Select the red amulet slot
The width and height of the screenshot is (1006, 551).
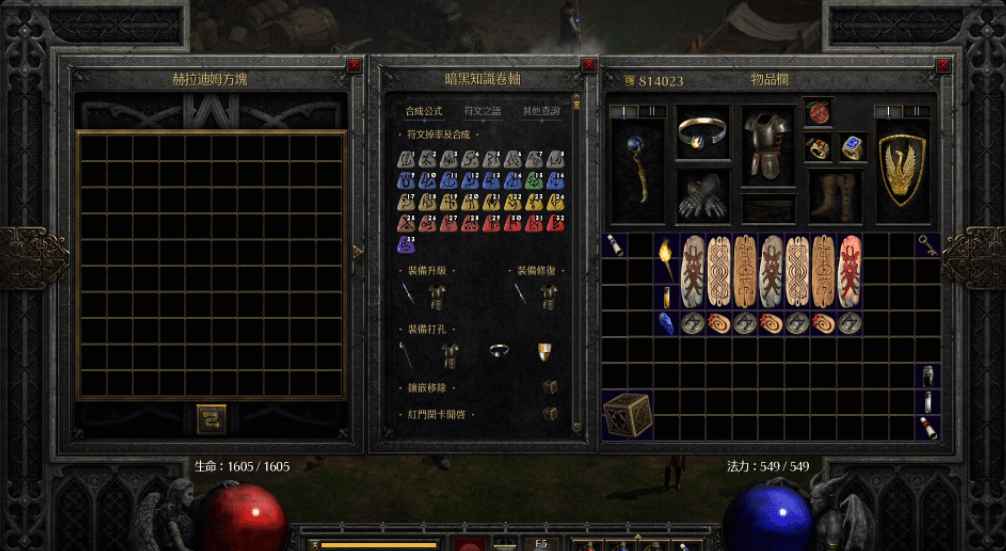coord(817,111)
